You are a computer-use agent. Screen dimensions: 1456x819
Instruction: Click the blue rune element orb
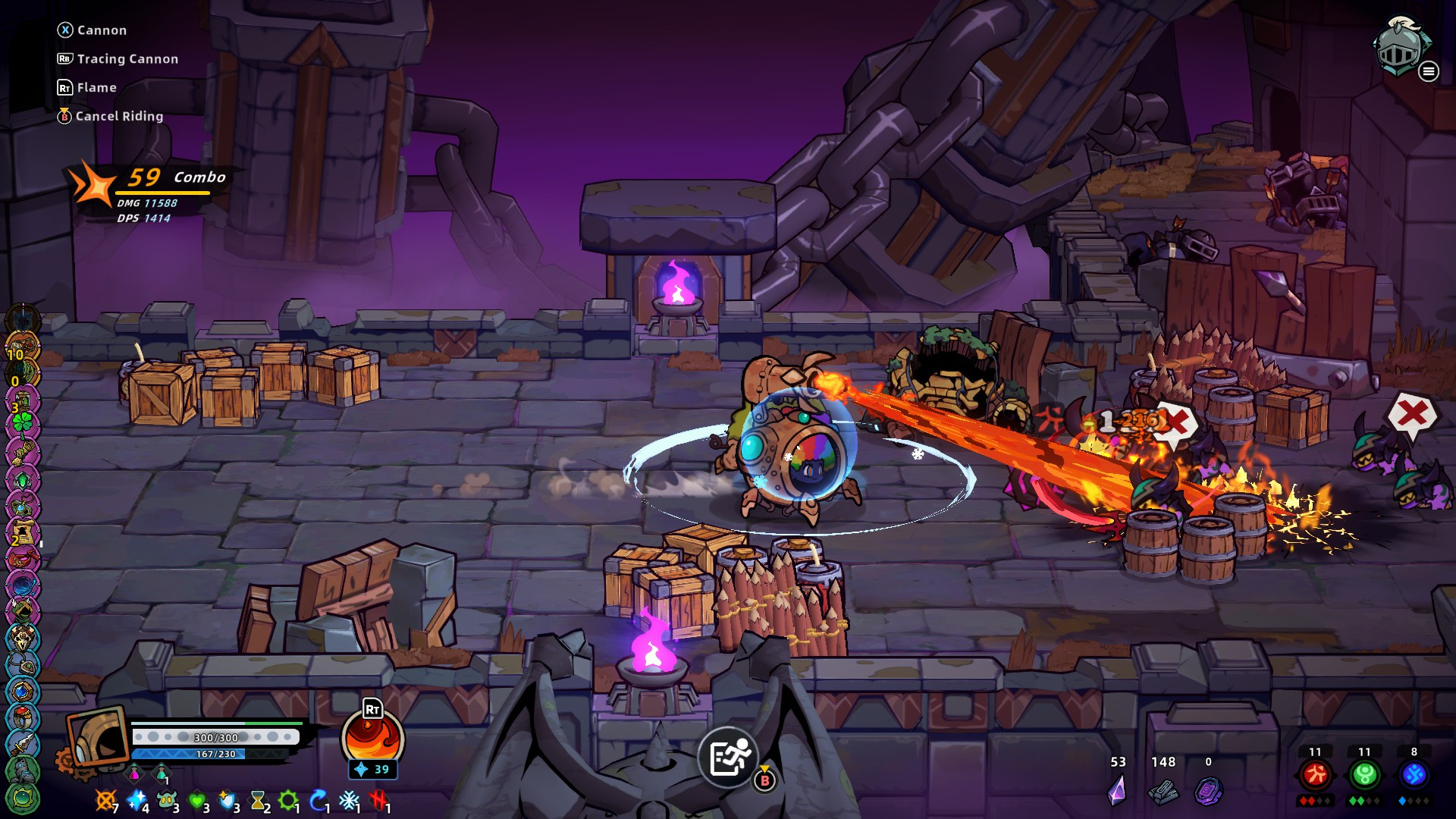[1414, 774]
